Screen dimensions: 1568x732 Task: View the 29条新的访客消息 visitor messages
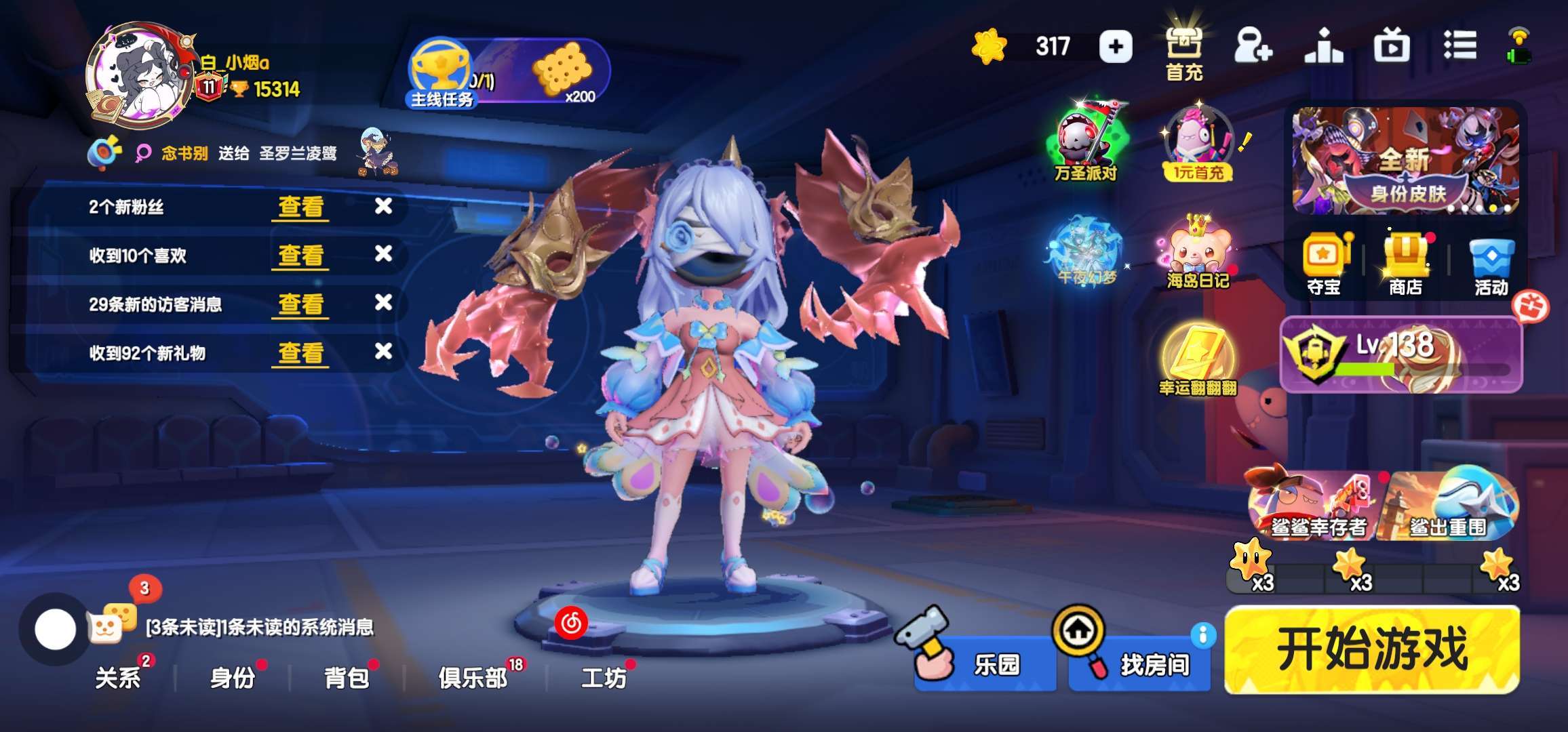click(x=301, y=304)
